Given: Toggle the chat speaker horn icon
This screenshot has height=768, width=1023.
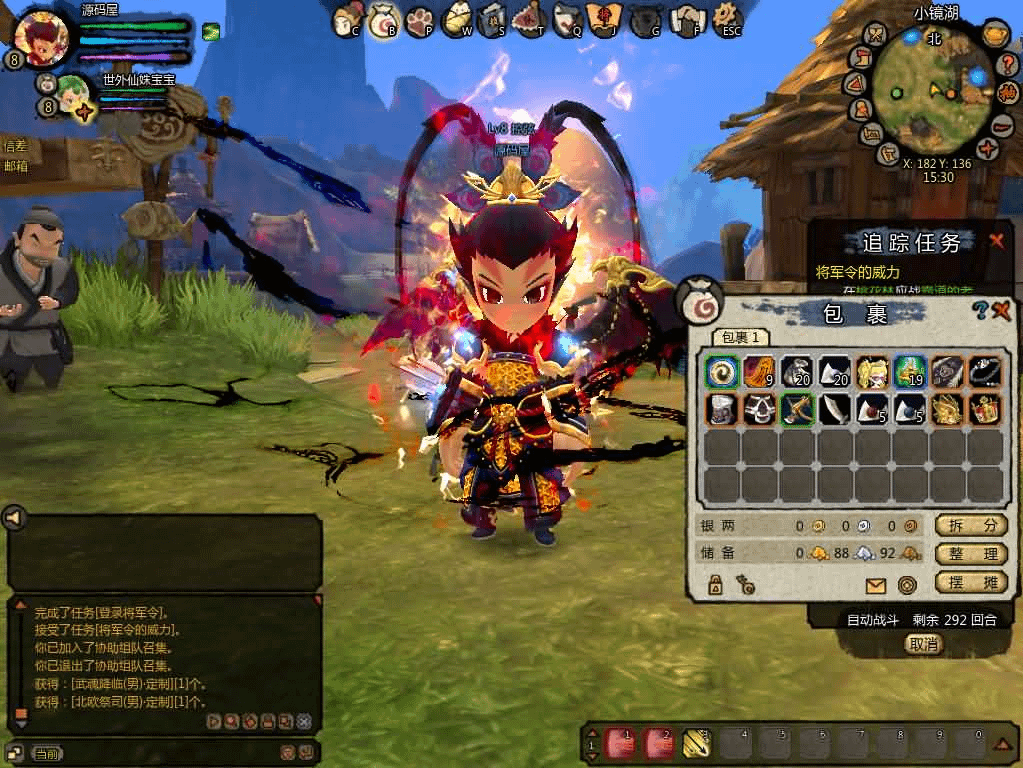Looking at the screenshot, I should (x=14, y=517).
